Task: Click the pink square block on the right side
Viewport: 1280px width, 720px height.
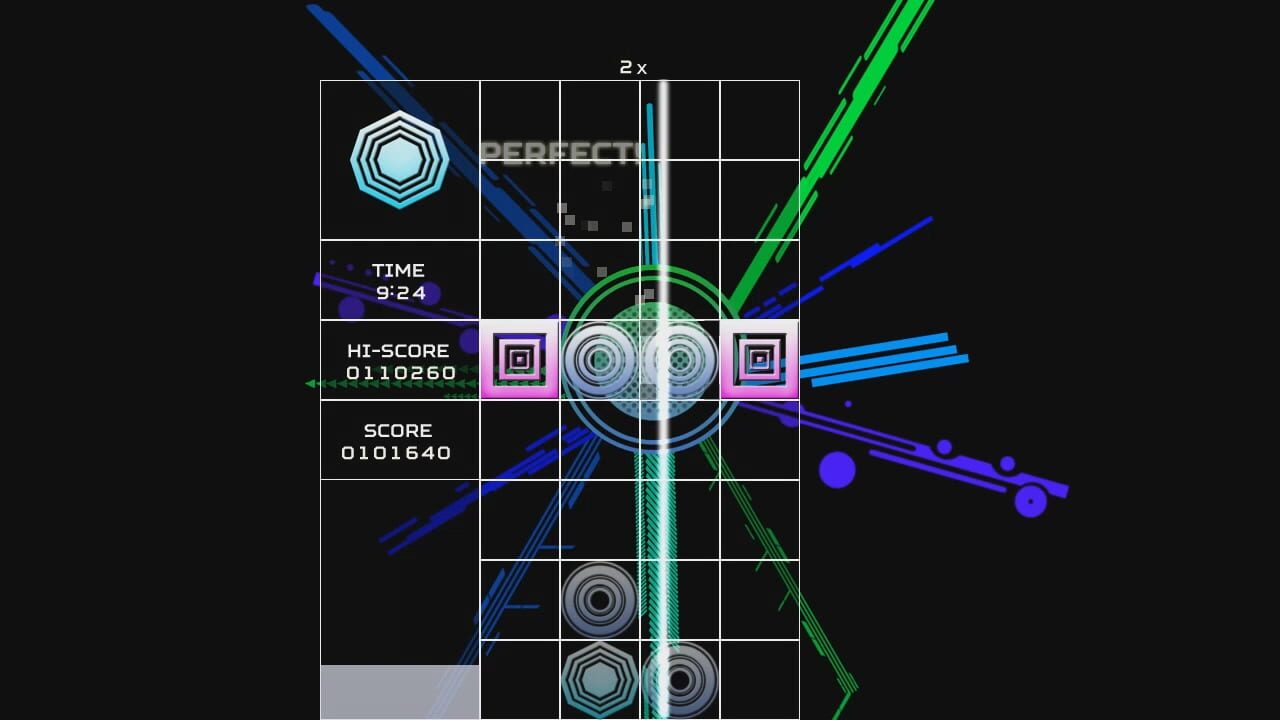Action: click(759, 358)
